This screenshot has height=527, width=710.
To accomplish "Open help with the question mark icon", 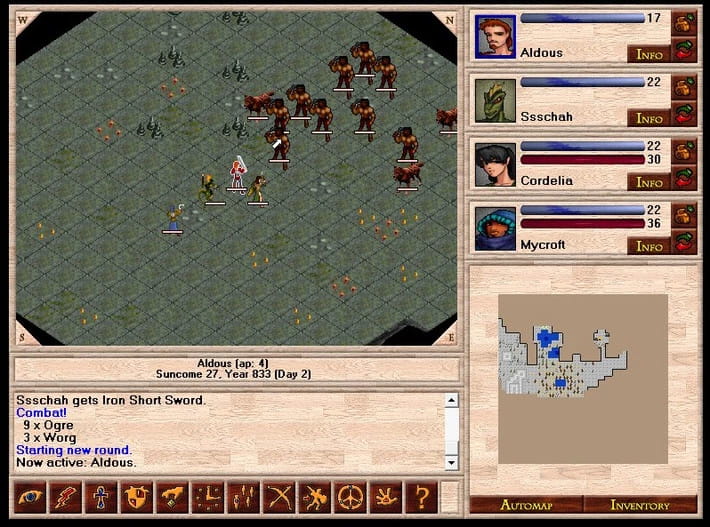I will 421,497.
